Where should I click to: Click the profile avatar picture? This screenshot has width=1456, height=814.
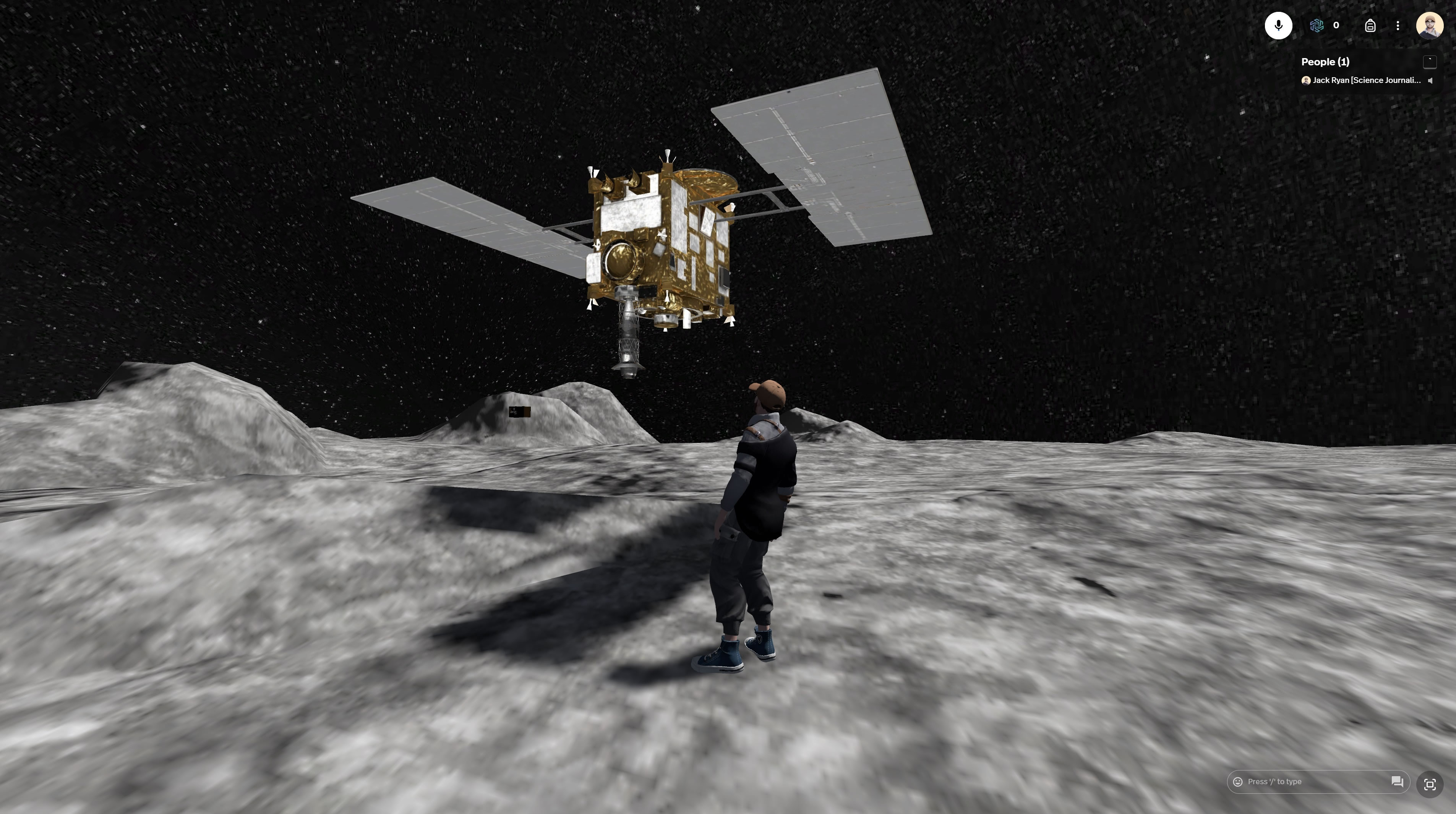coord(1429,26)
